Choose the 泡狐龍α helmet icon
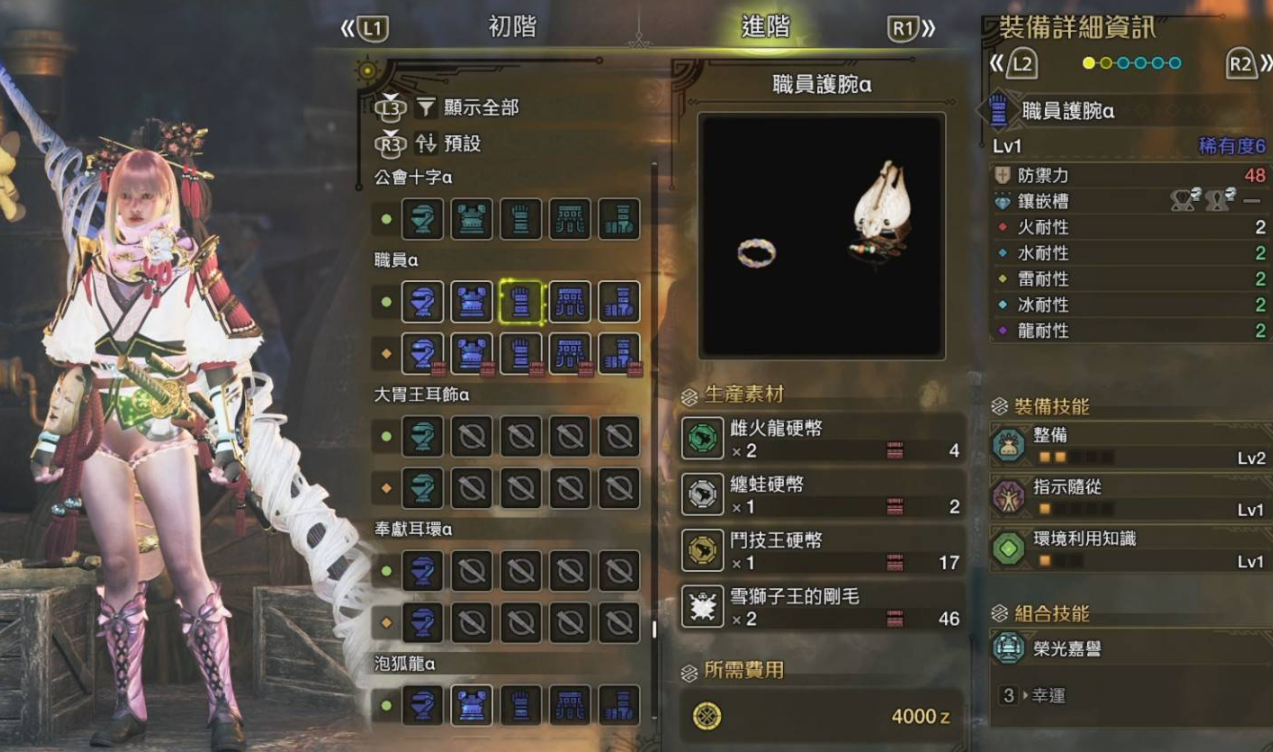The image size is (1273, 752). [x=422, y=705]
